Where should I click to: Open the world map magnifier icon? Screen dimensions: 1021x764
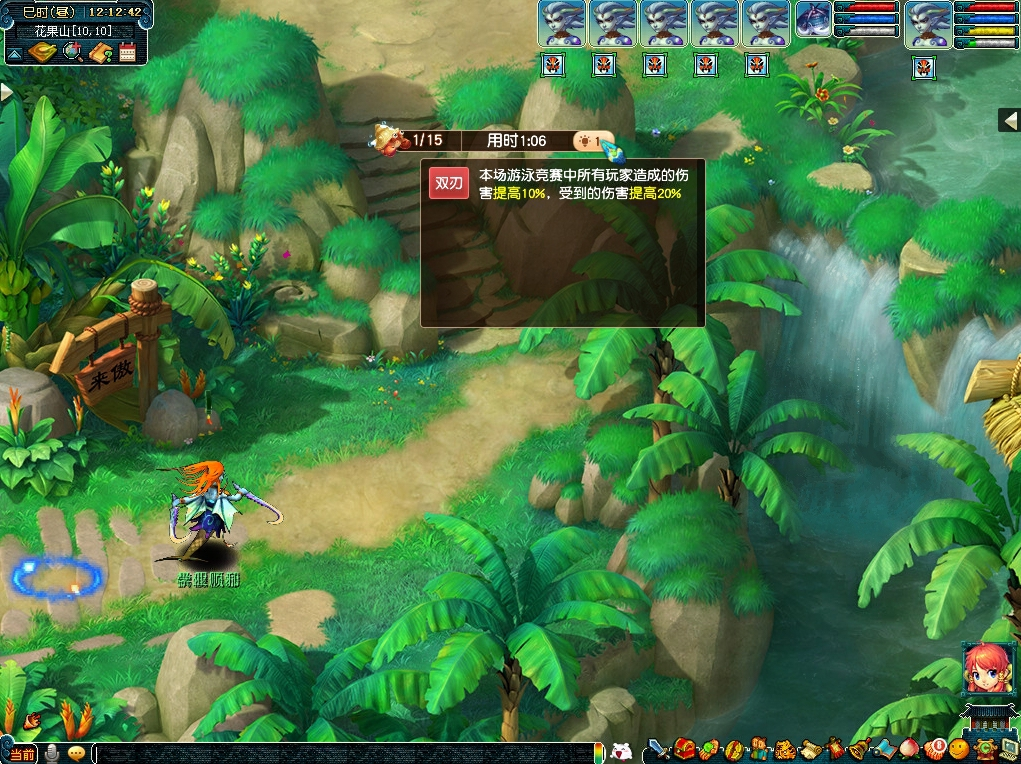(72, 52)
